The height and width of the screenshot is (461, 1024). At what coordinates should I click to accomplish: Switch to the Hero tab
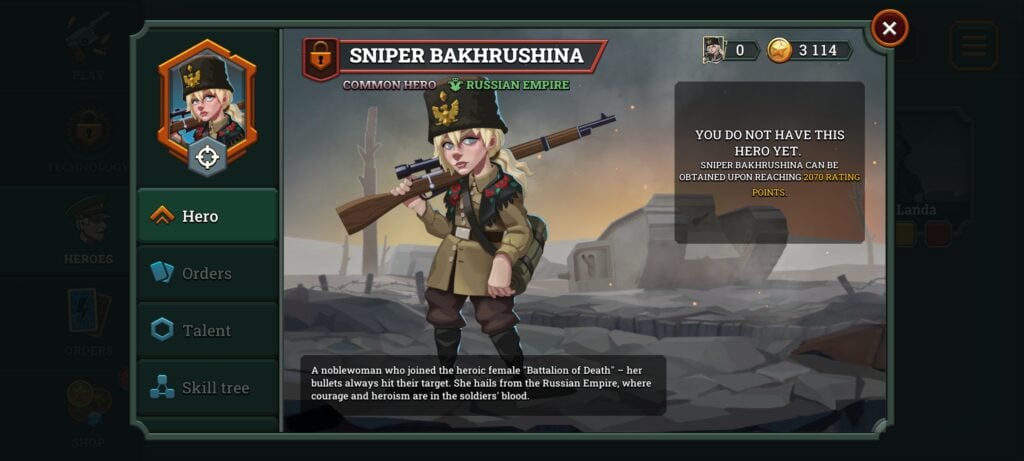point(207,216)
